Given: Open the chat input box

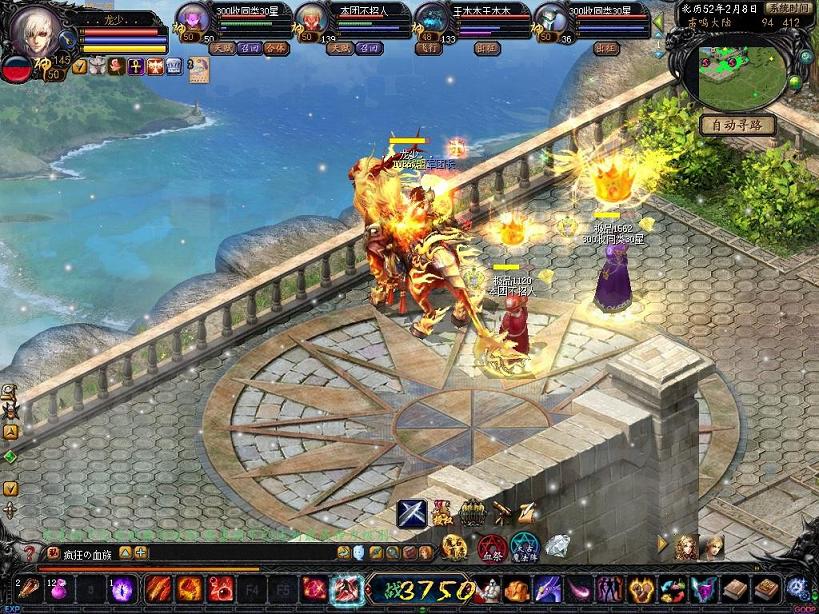Looking at the screenshot, I should [230, 552].
